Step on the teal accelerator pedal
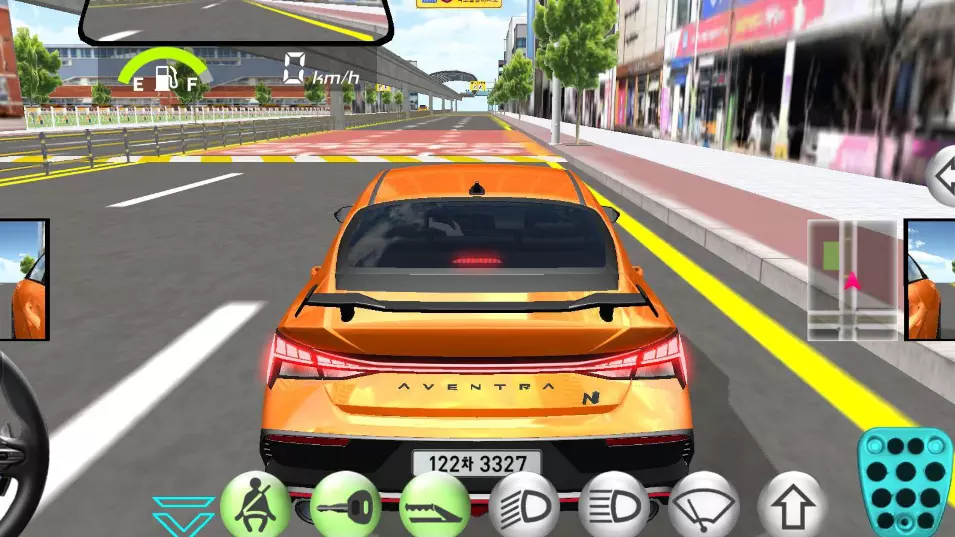955x537 pixels. (x=905, y=482)
